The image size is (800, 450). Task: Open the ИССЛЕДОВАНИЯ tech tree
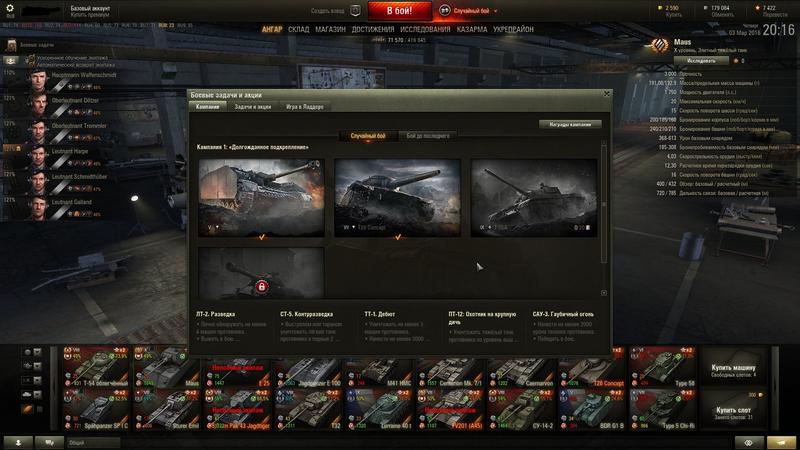(425, 30)
